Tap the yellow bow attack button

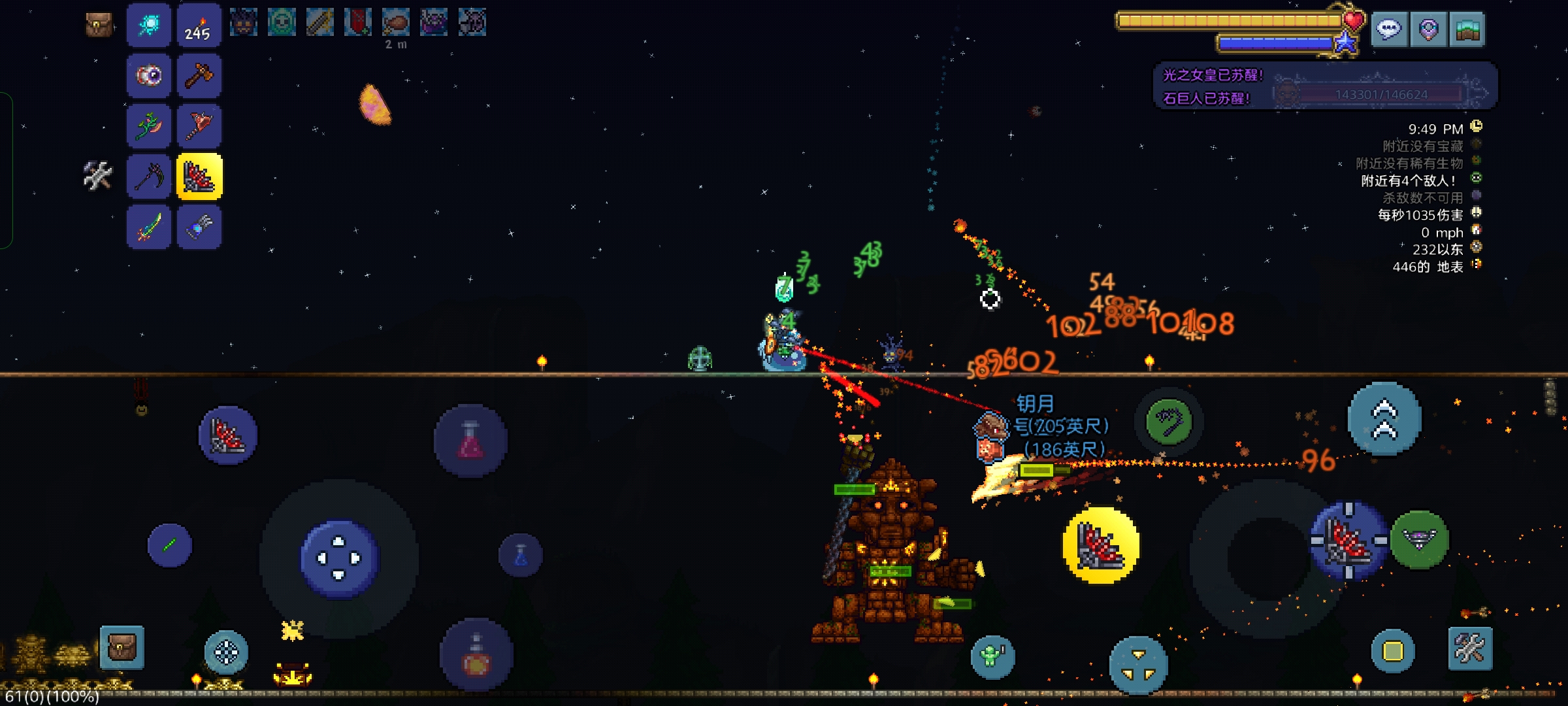[x=1101, y=545]
